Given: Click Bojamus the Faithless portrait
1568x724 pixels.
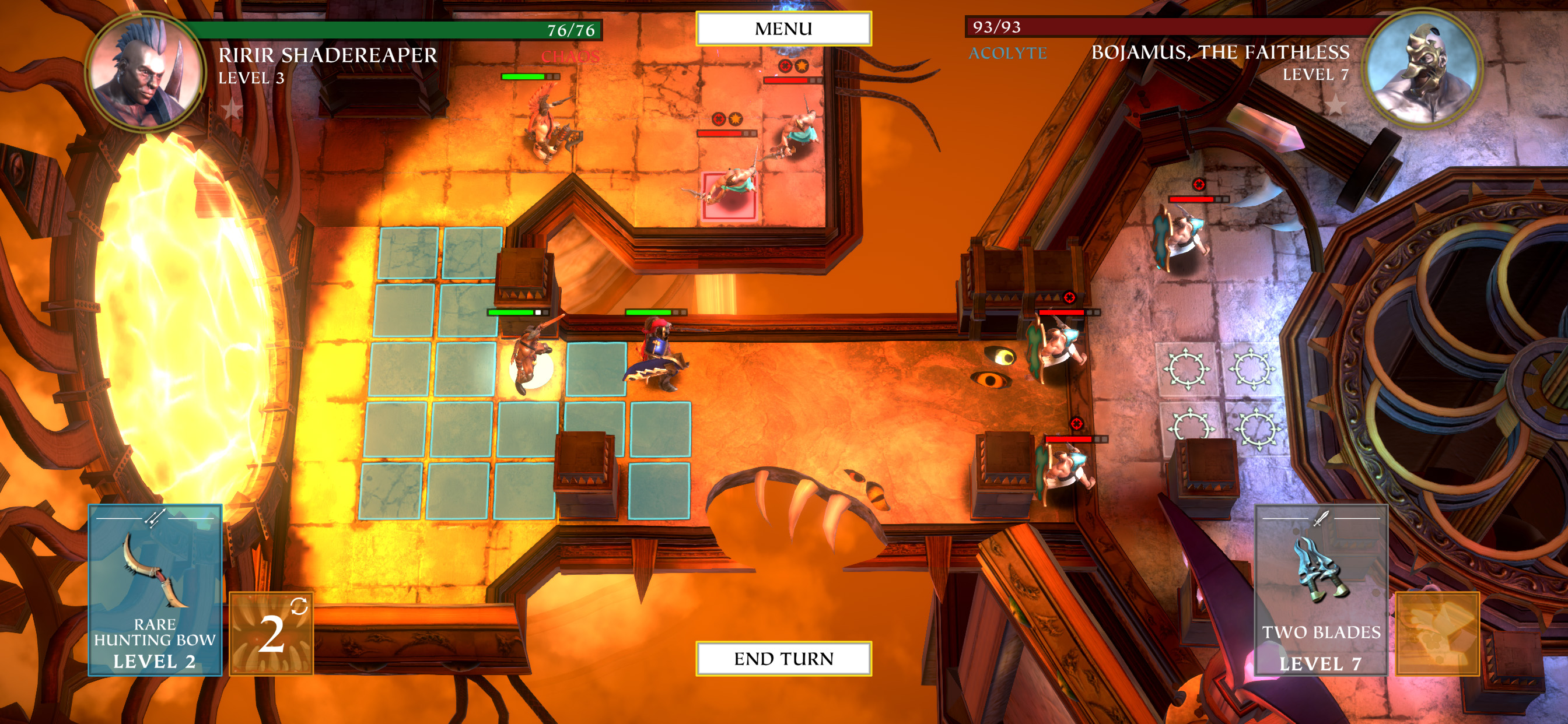Looking at the screenshot, I should coord(1424,68).
